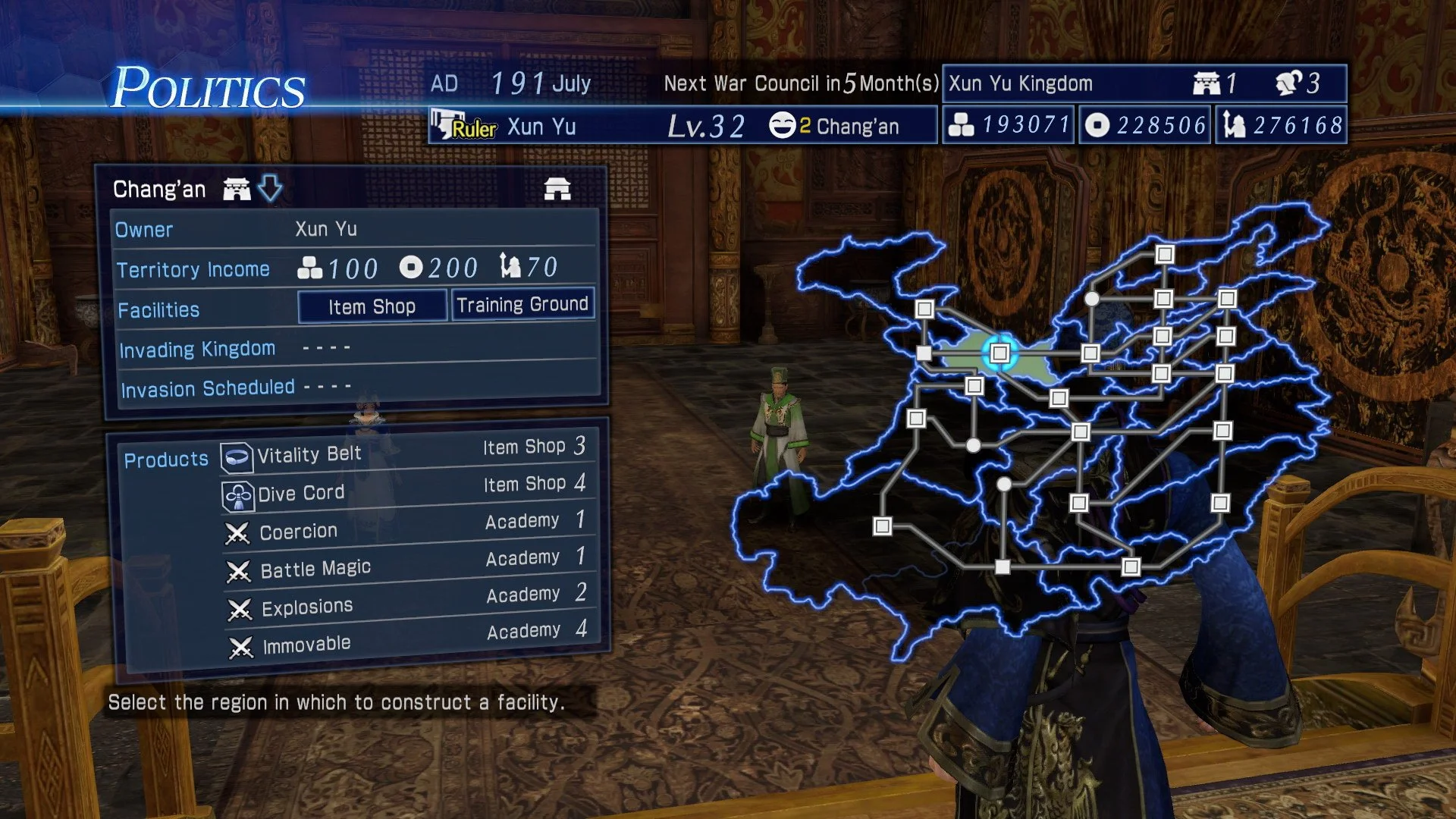Expand the Products list panel
This screenshot has height=819, width=1456.
pyautogui.click(x=167, y=458)
